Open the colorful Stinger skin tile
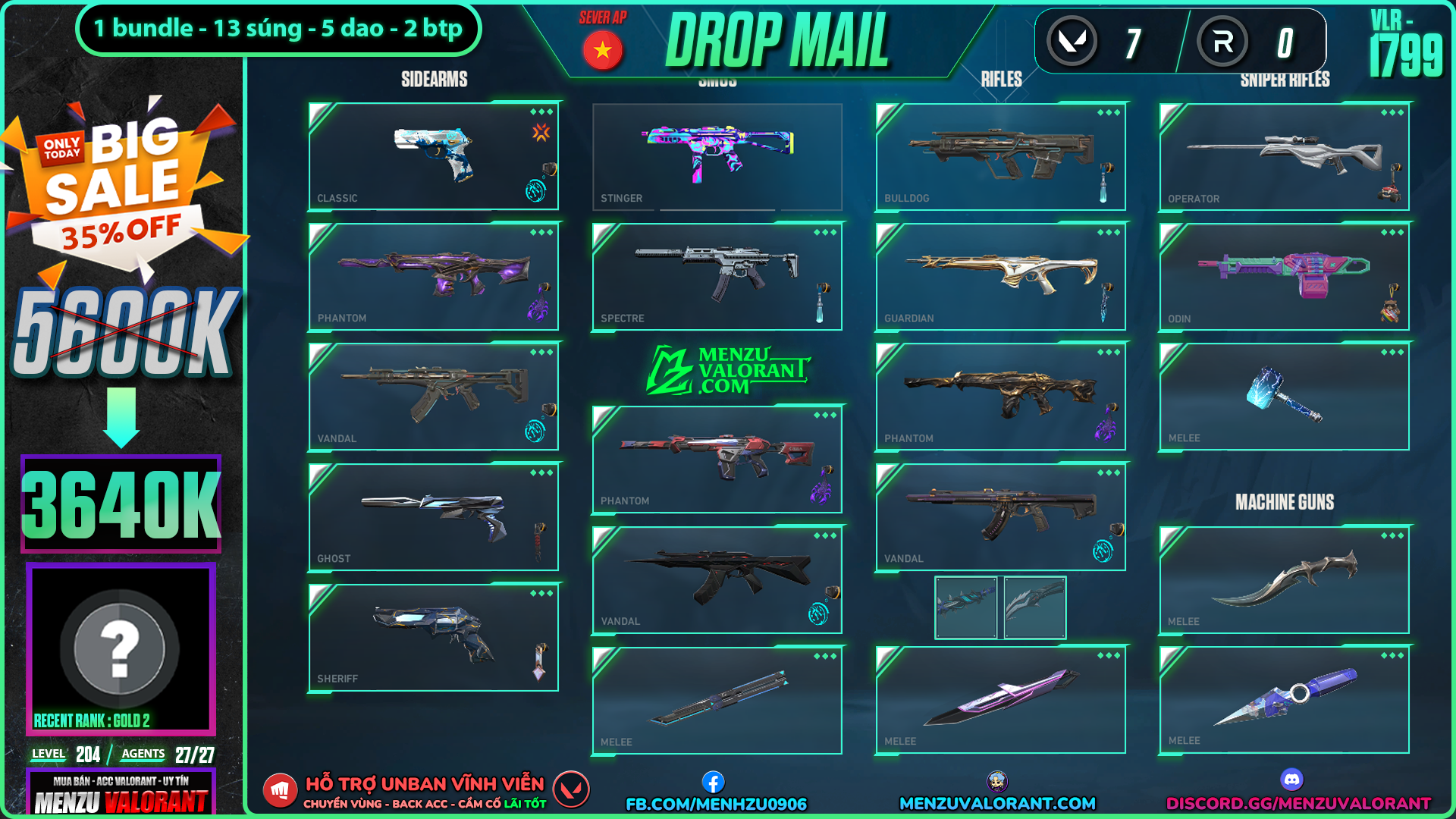1456x819 pixels. click(717, 156)
